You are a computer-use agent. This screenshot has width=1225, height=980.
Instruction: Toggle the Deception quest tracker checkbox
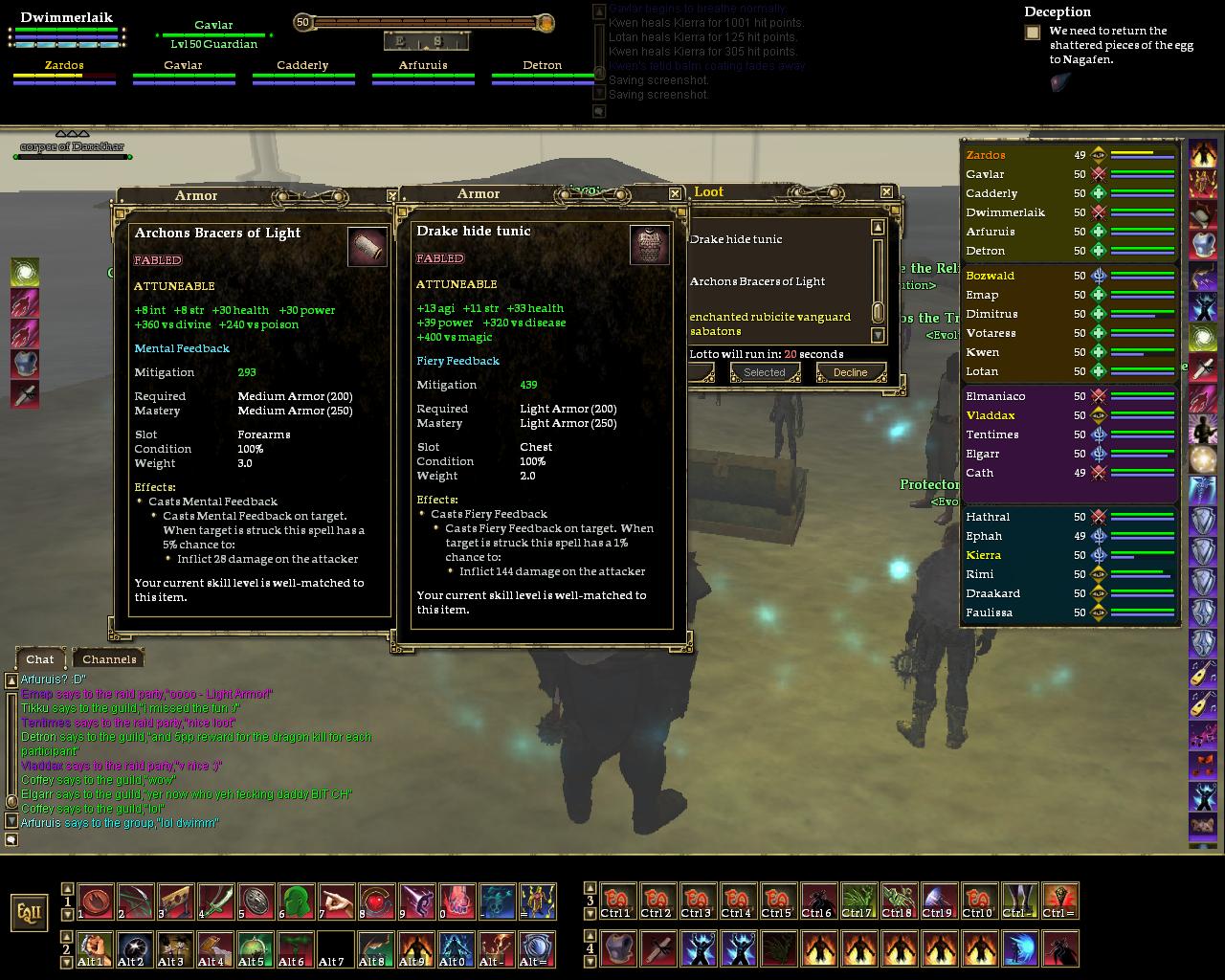pos(1033,33)
